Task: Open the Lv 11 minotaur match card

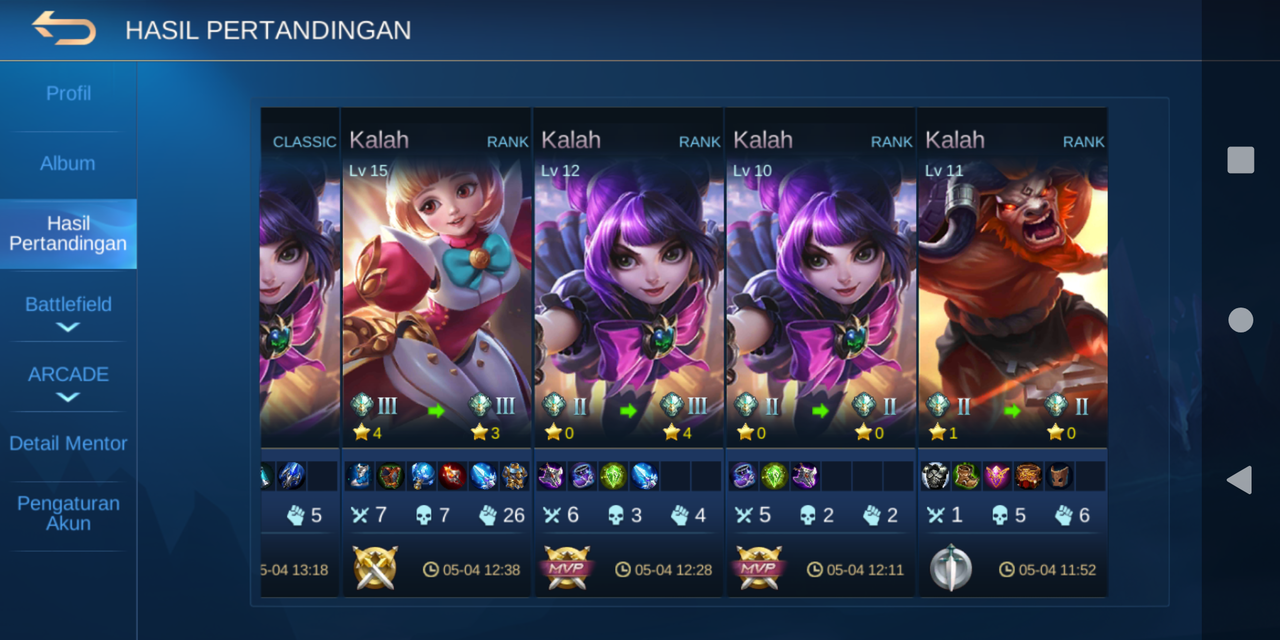Action: tap(1012, 300)
